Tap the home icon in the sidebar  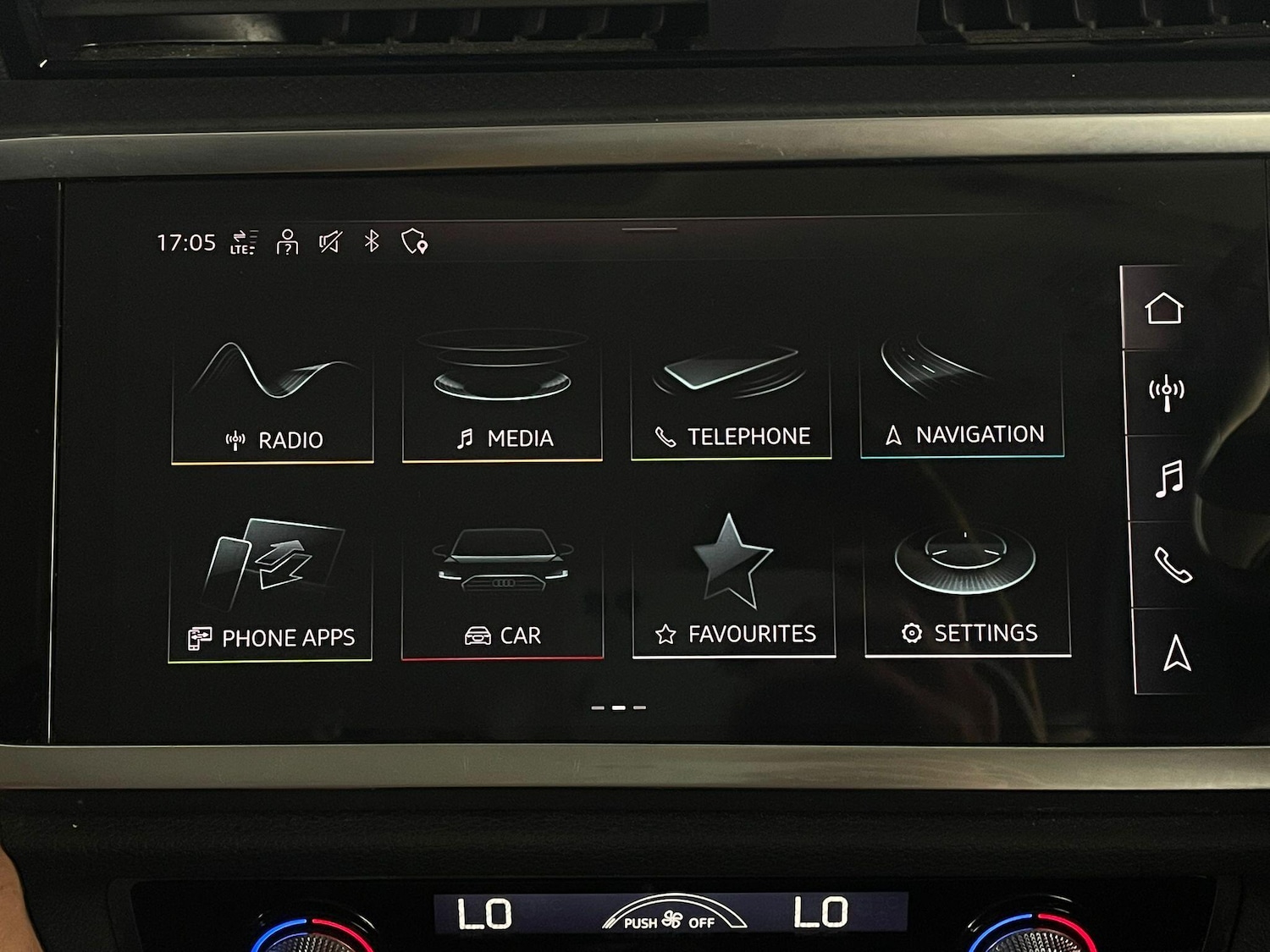tap(1163, 308)
